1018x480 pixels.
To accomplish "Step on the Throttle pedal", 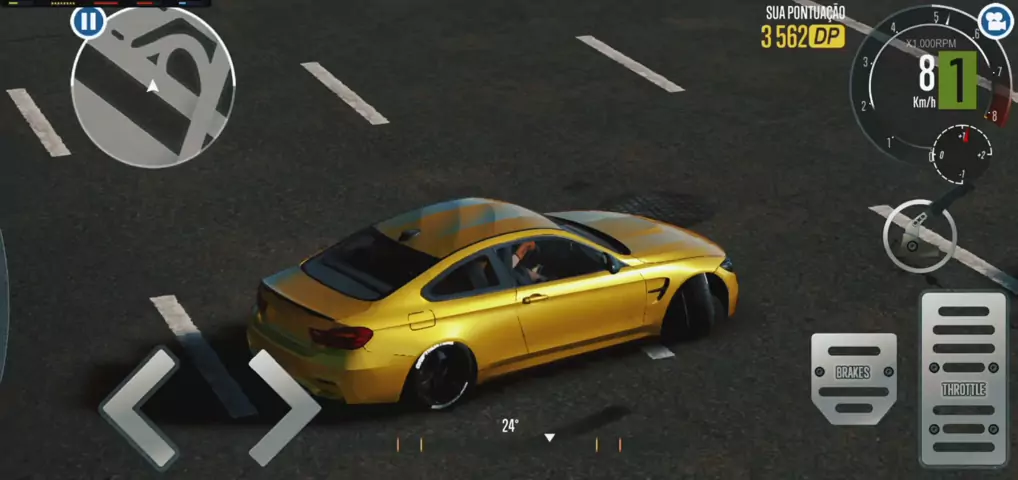I will pyautogui.click(x=963, y=379).
